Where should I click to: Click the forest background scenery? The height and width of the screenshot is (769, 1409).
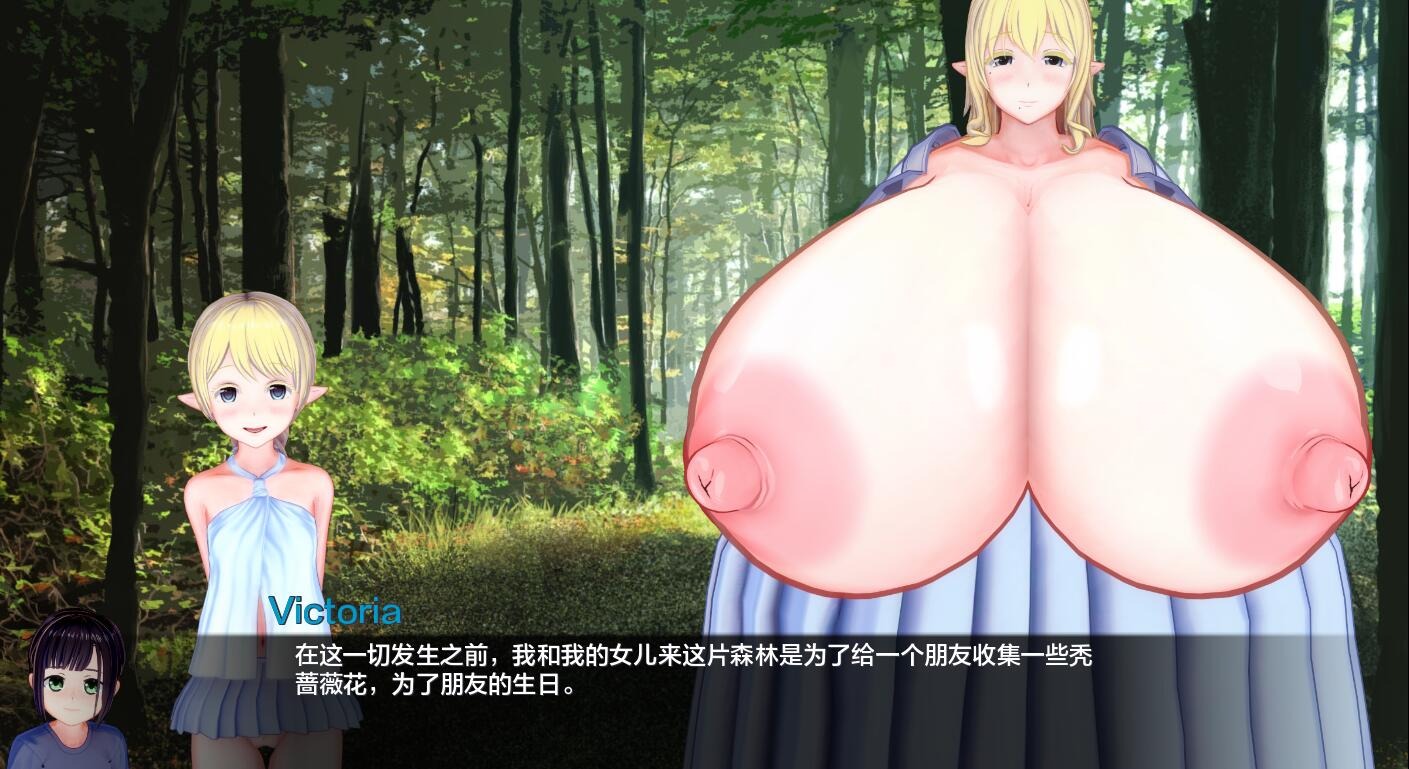pos(500,200)
